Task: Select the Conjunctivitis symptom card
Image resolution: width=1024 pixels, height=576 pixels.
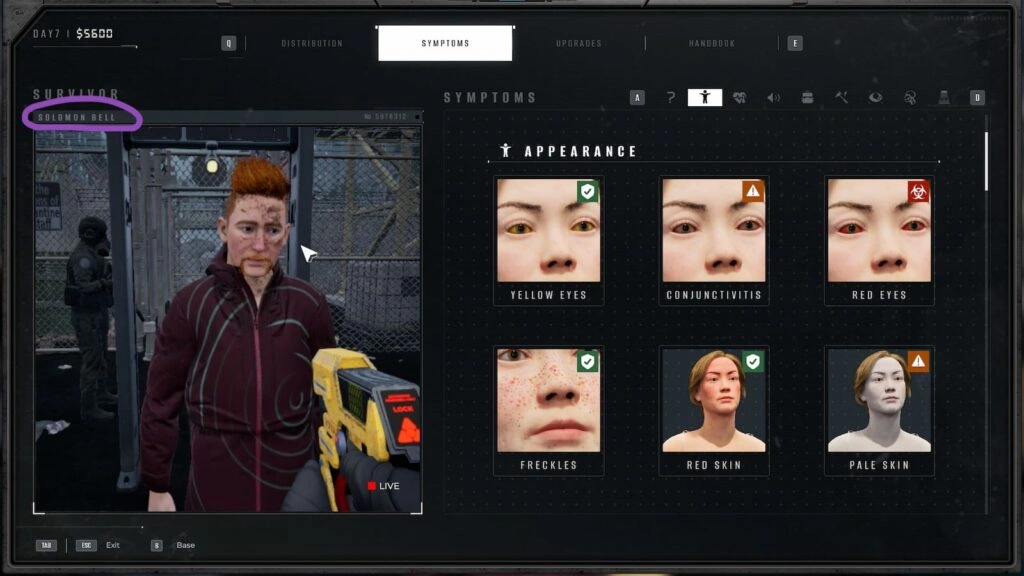Action: (x=714, y=240)
